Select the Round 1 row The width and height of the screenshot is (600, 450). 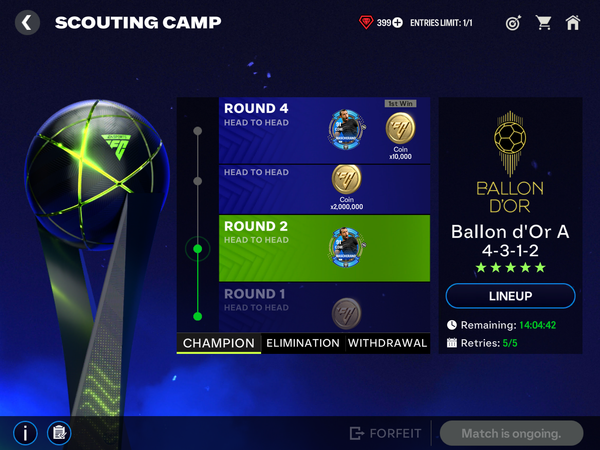click(270, 307)
